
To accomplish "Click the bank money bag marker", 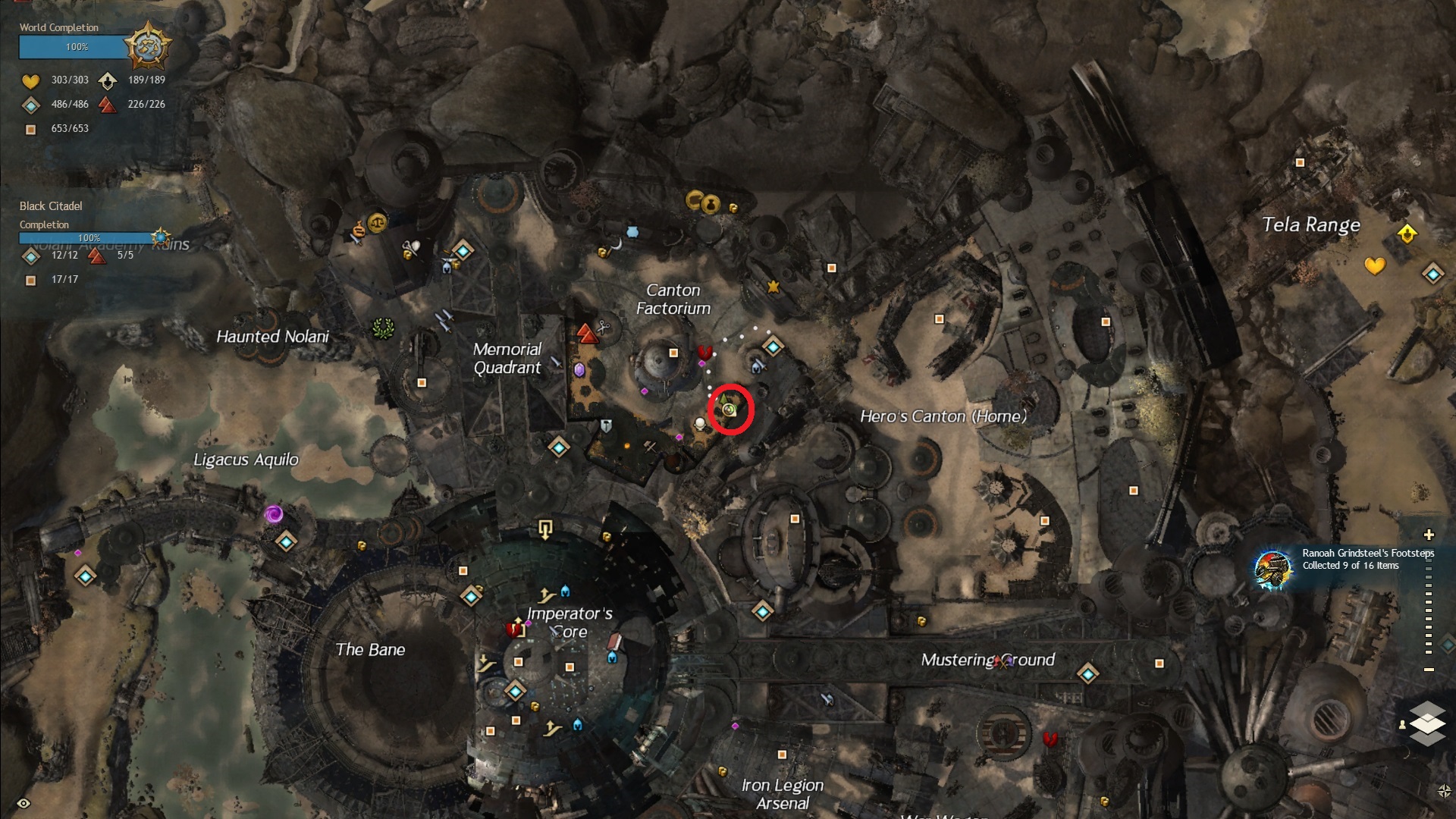I will [711, 203].
